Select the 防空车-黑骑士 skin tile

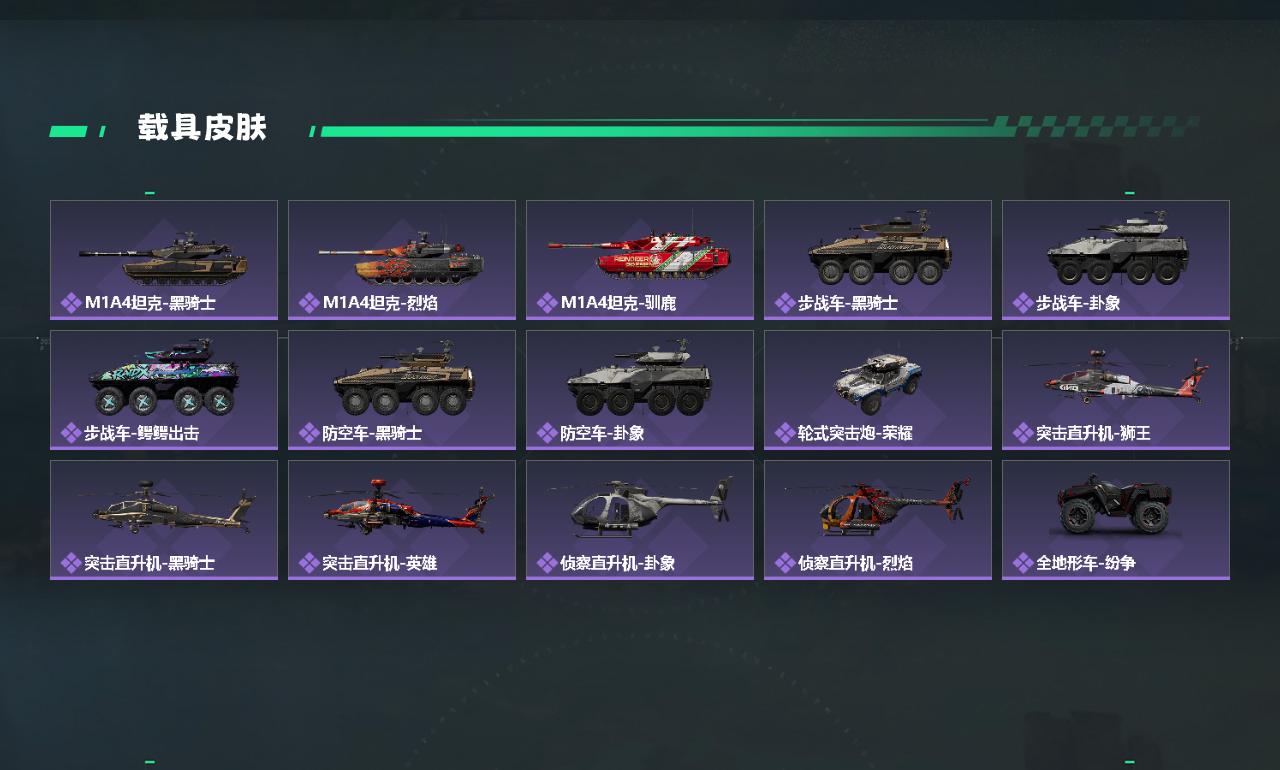(402, 390)
